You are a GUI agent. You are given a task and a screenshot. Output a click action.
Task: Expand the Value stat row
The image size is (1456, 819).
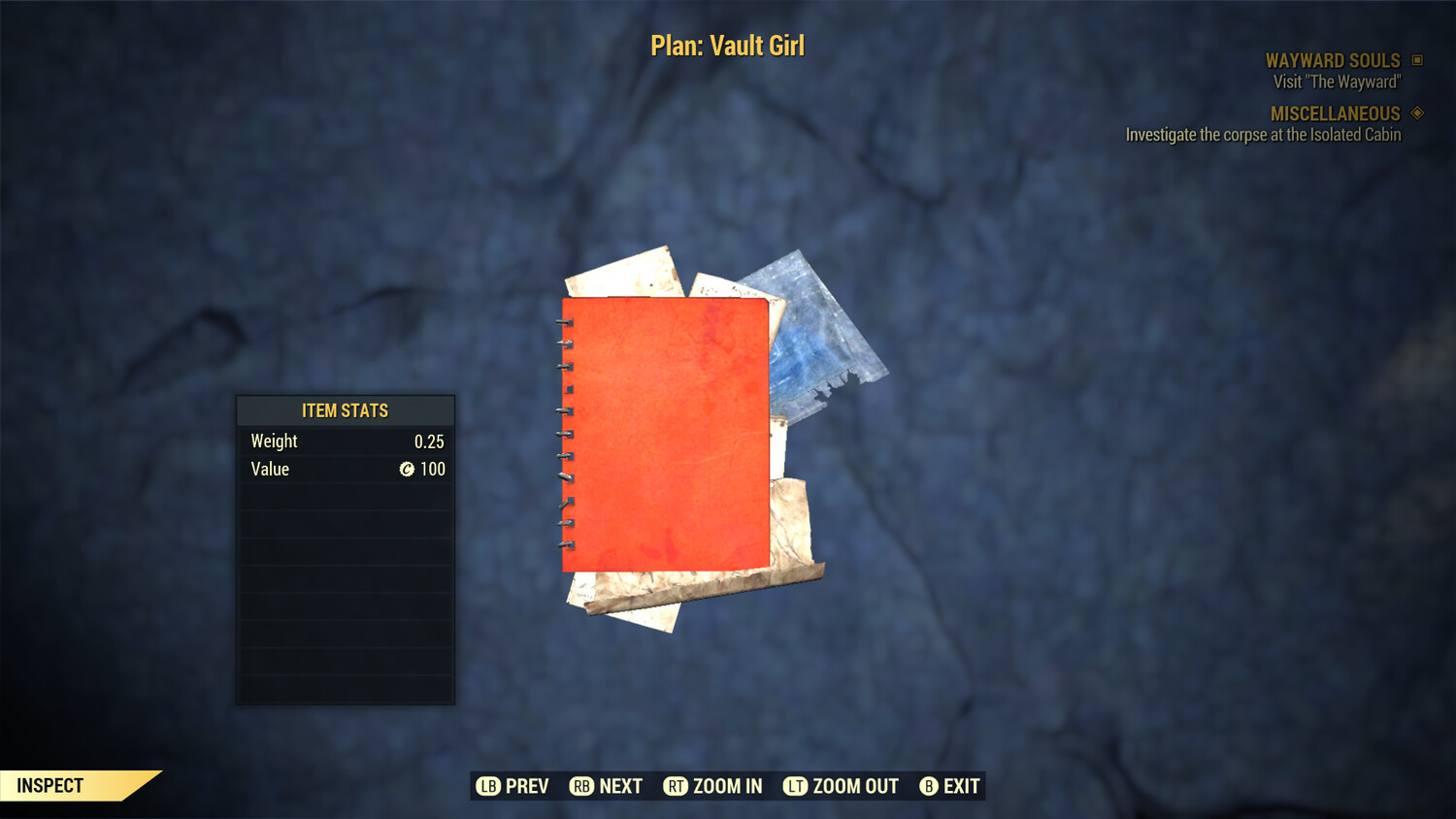point(345,470)
